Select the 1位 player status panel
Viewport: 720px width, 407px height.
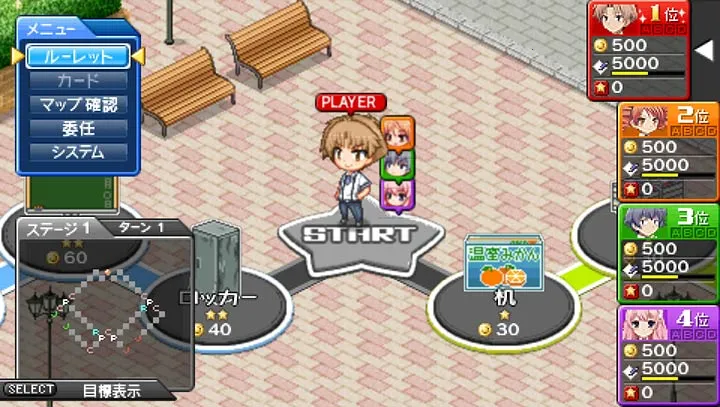click(x=640, y=47)
